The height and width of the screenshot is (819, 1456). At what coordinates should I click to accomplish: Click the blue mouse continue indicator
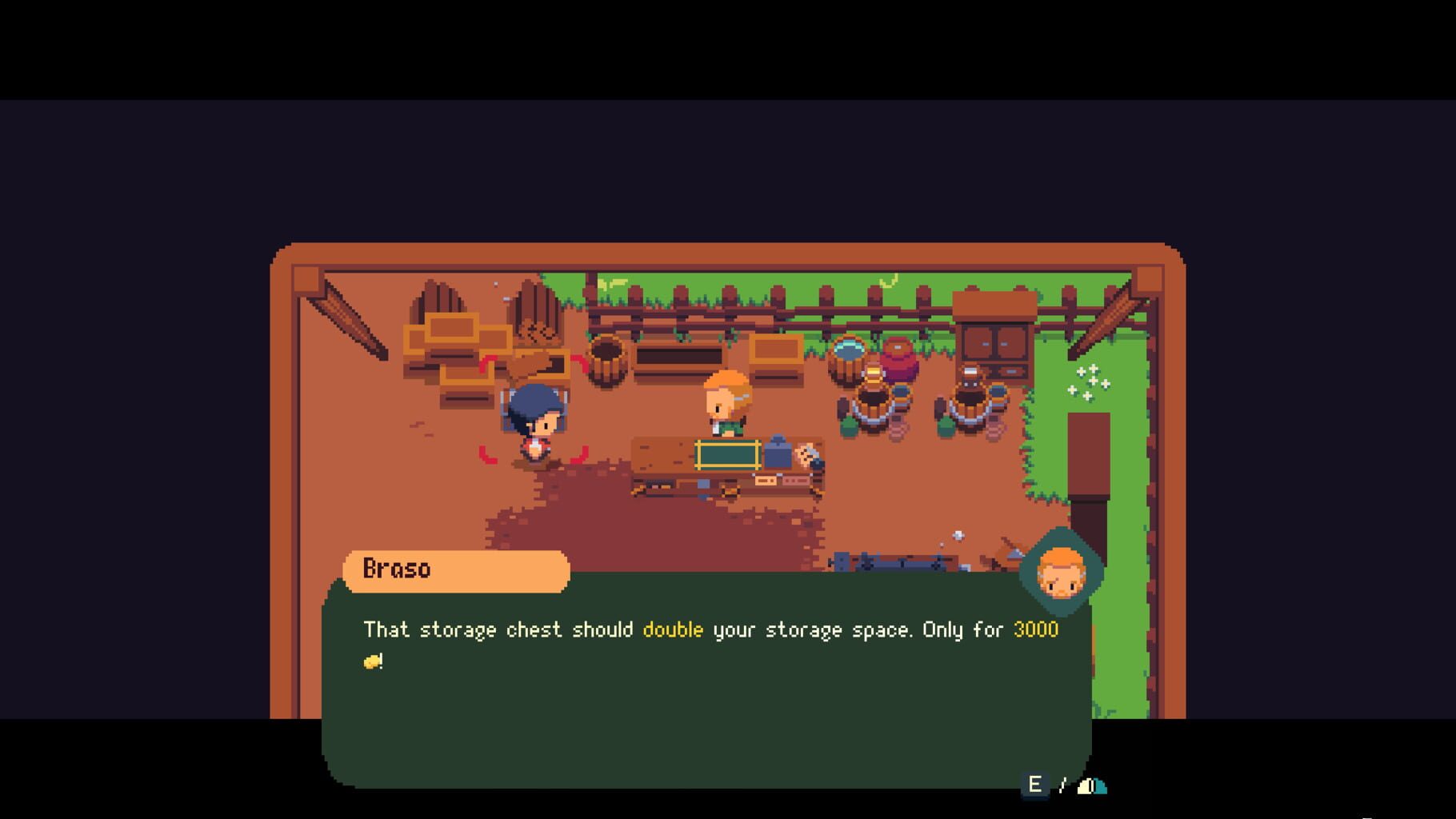(x=1090, y=786)
